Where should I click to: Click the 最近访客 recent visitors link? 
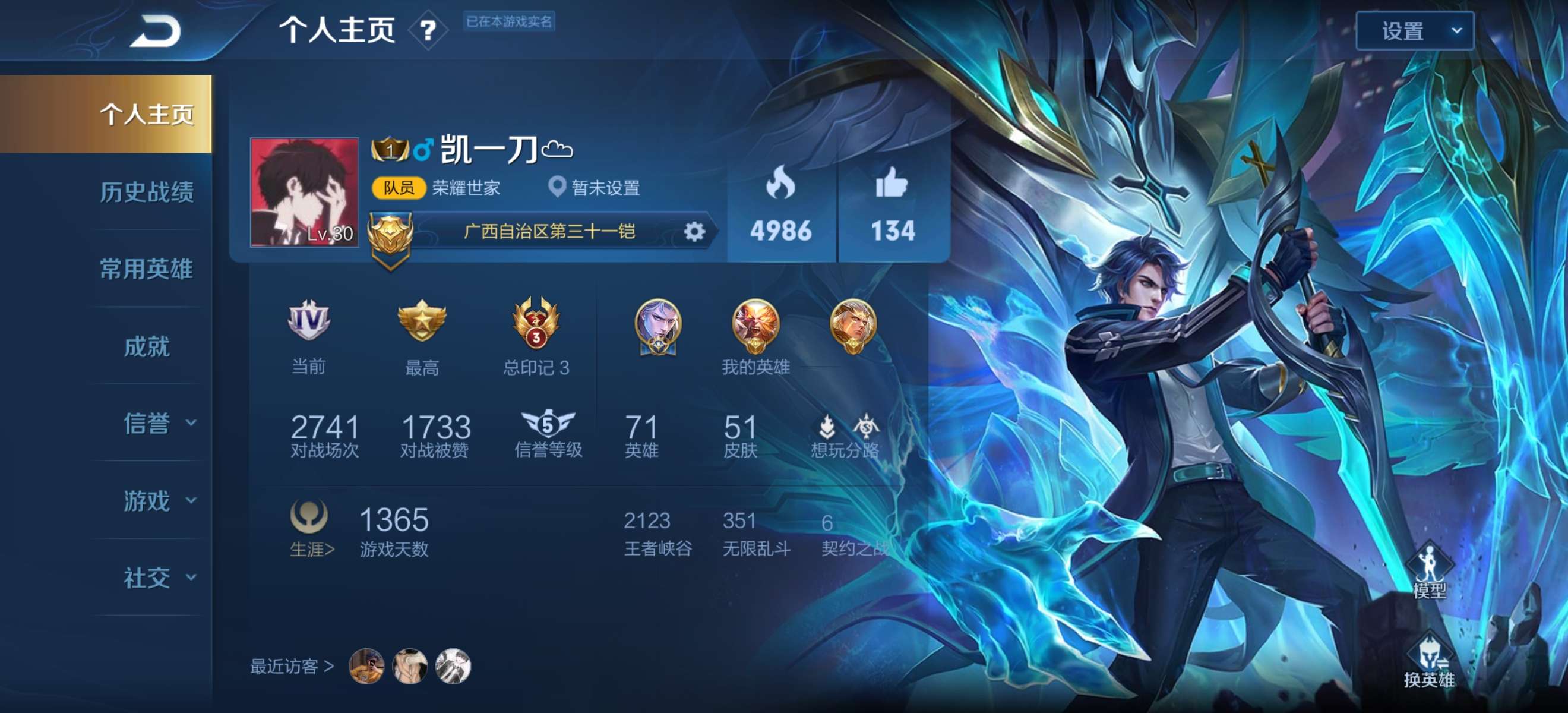[292, 667]
